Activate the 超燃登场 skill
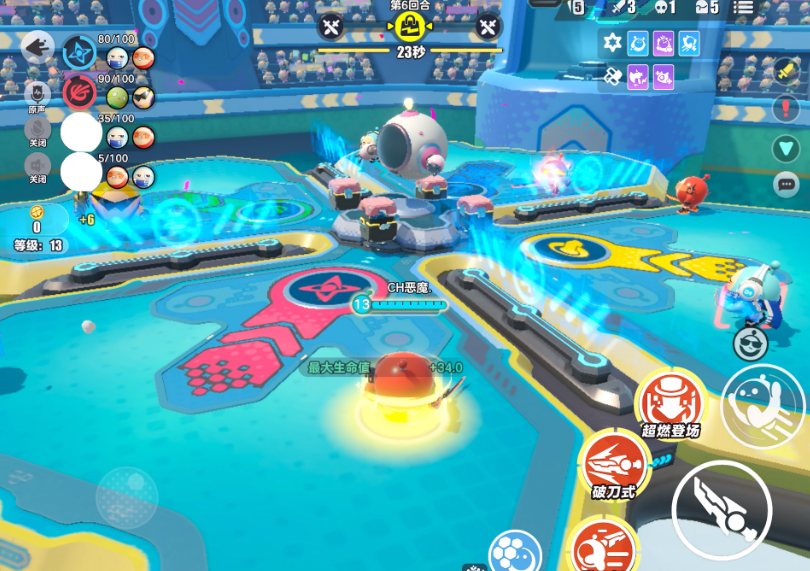The width and height of the screenshot is (810, 571). 670,403
